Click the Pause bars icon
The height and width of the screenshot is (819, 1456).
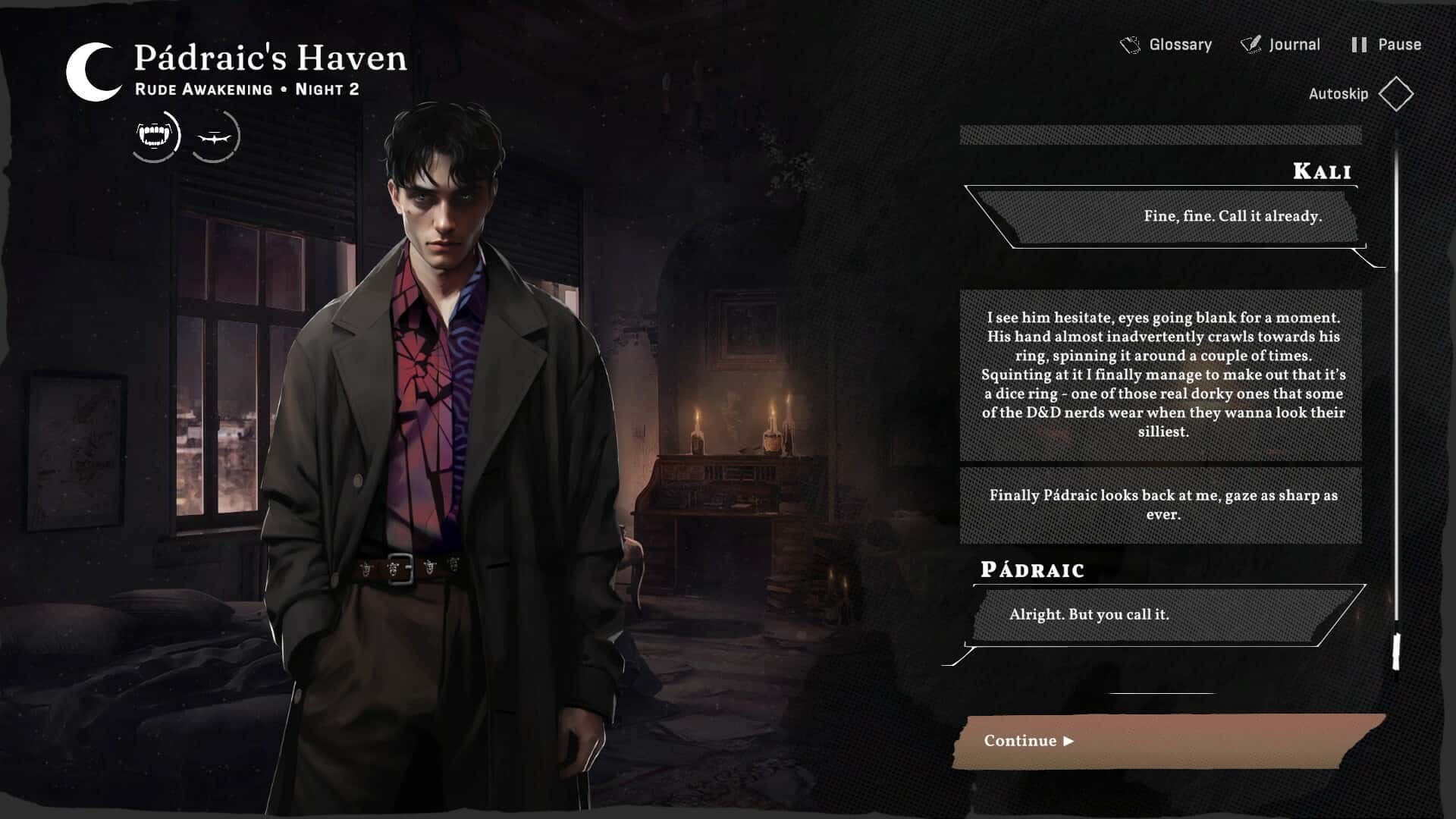point(1359,44)
